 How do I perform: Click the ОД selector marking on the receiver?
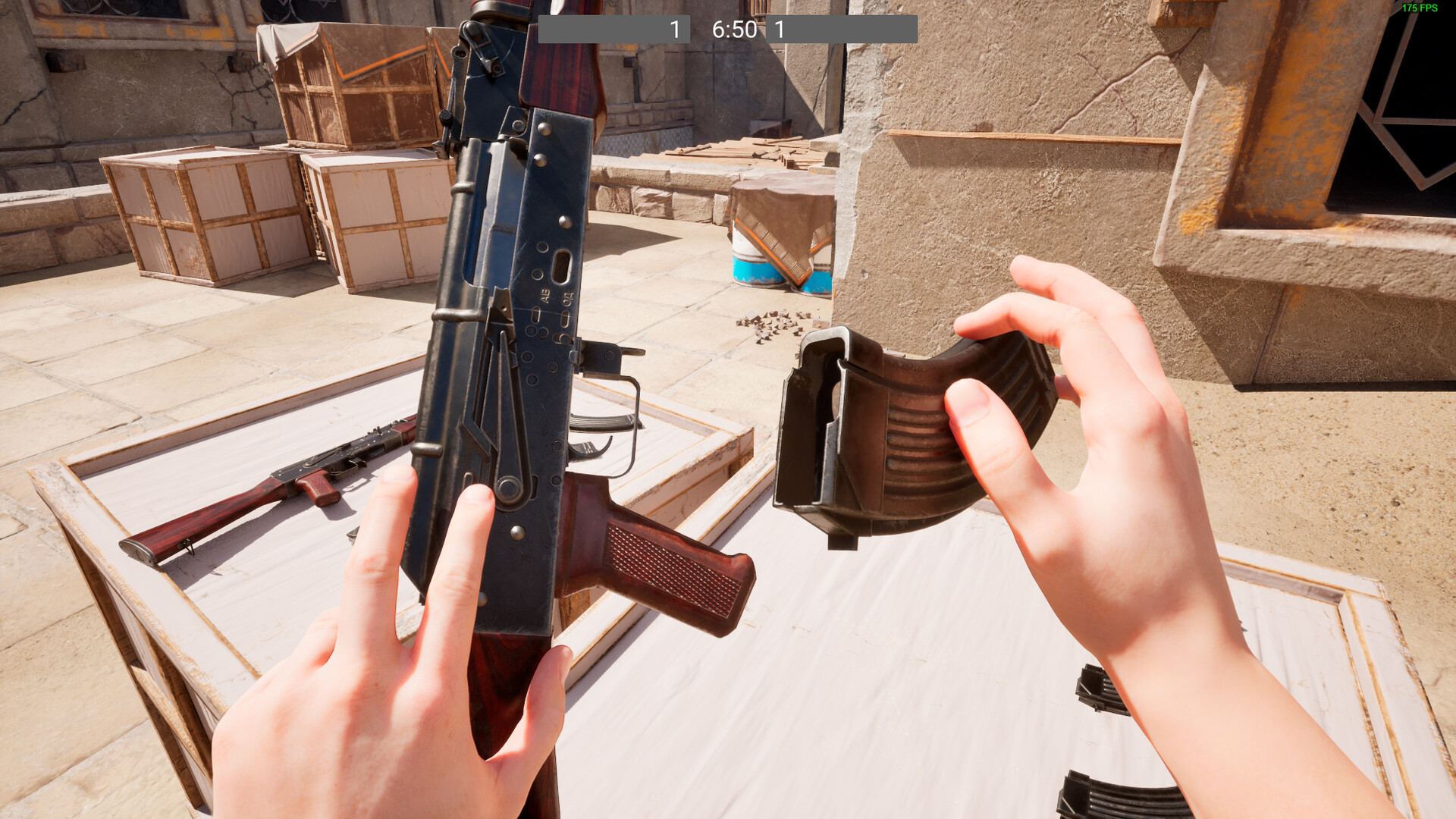pos(566,297)
